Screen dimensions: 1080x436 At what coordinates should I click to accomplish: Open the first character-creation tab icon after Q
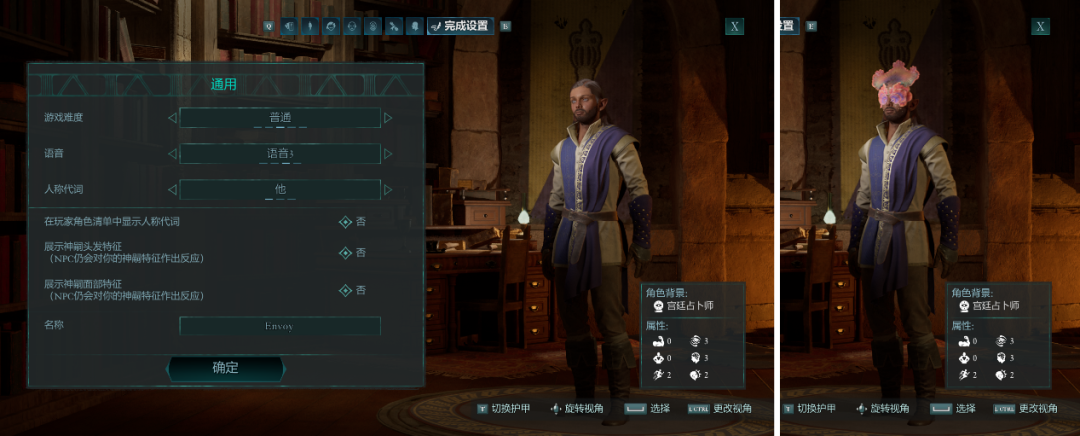click(288, 26)
